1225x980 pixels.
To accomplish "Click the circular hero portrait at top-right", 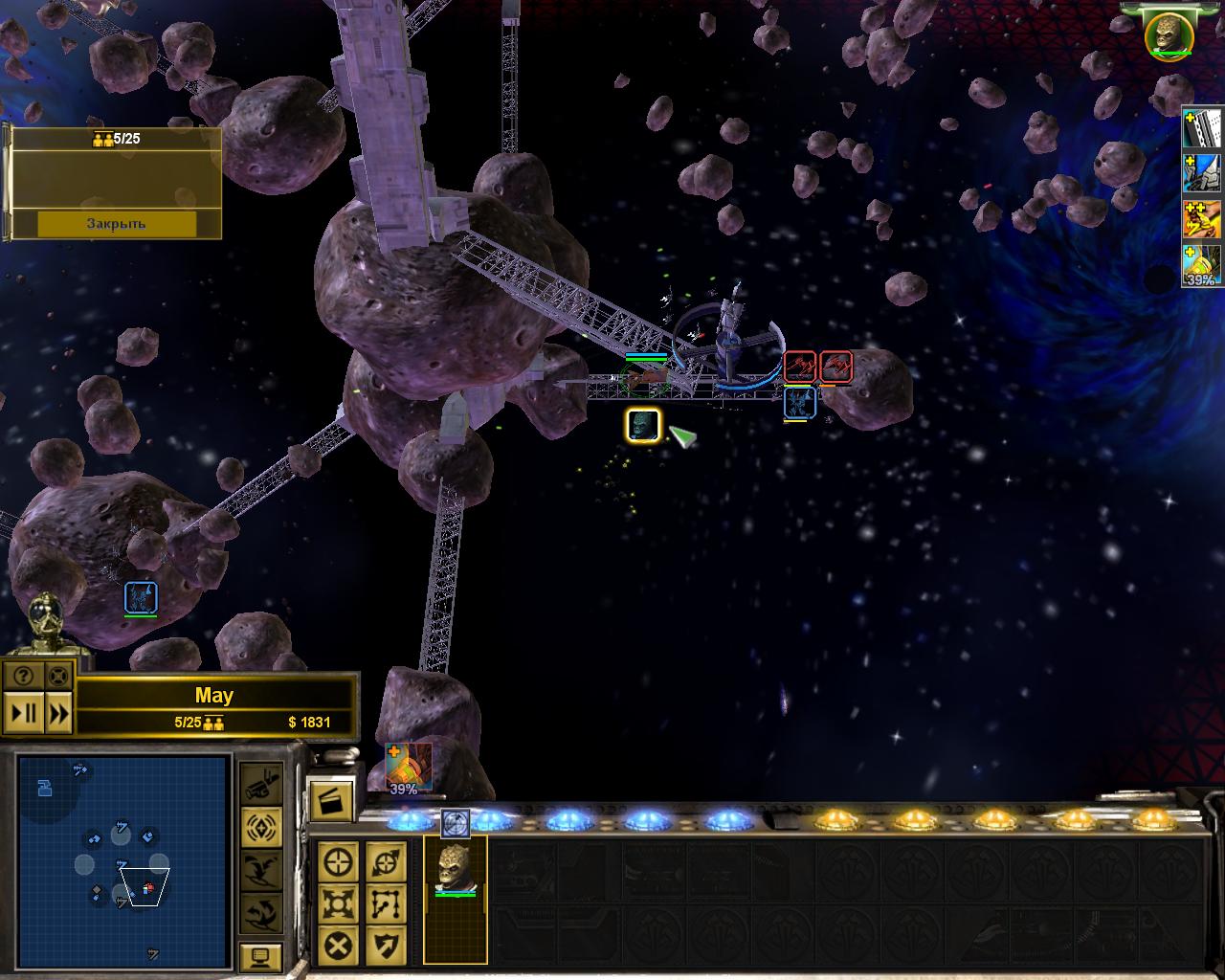I will pos(1169,33).
